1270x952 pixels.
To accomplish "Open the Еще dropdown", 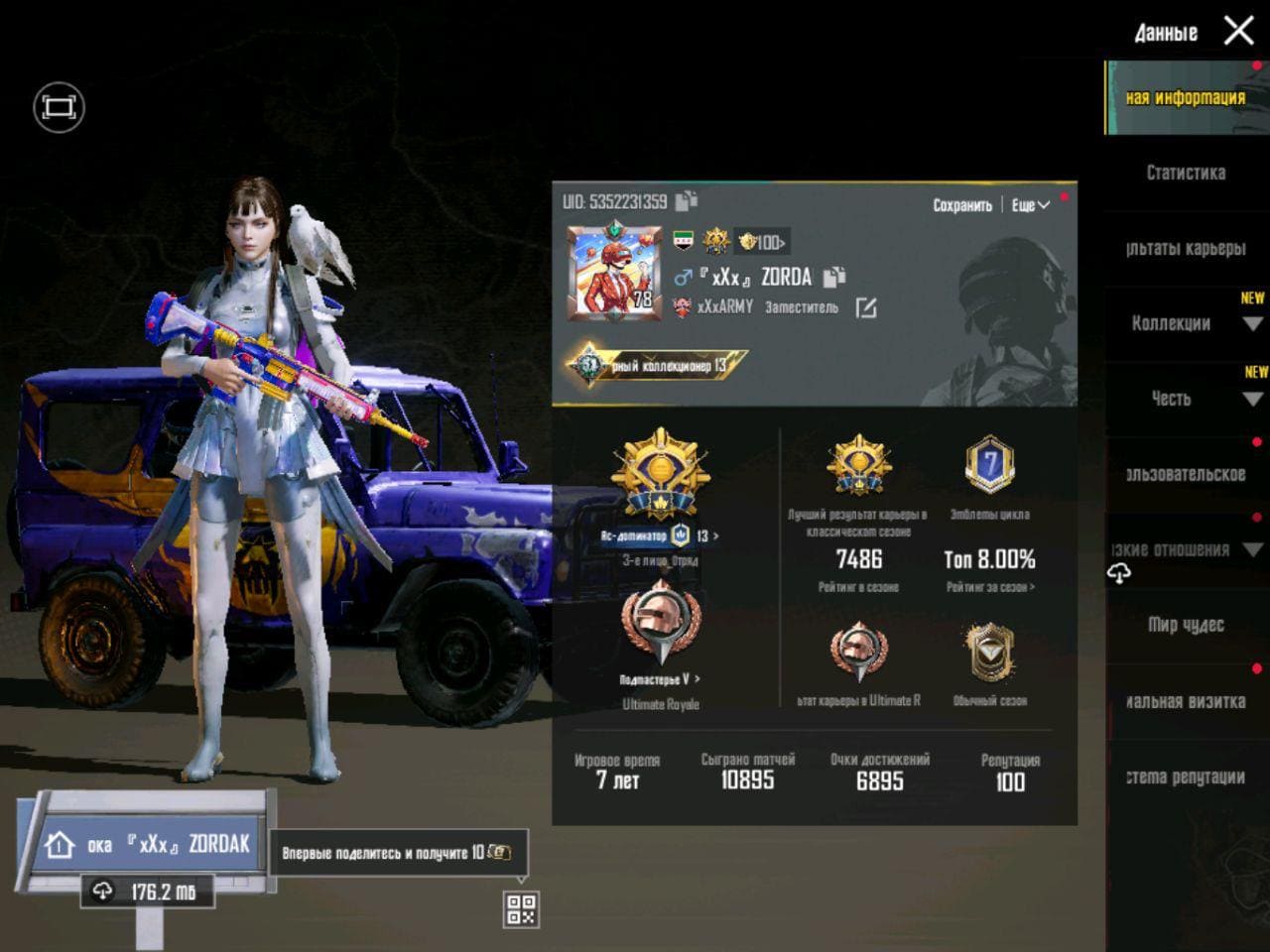I will [x=1030, y=205].
